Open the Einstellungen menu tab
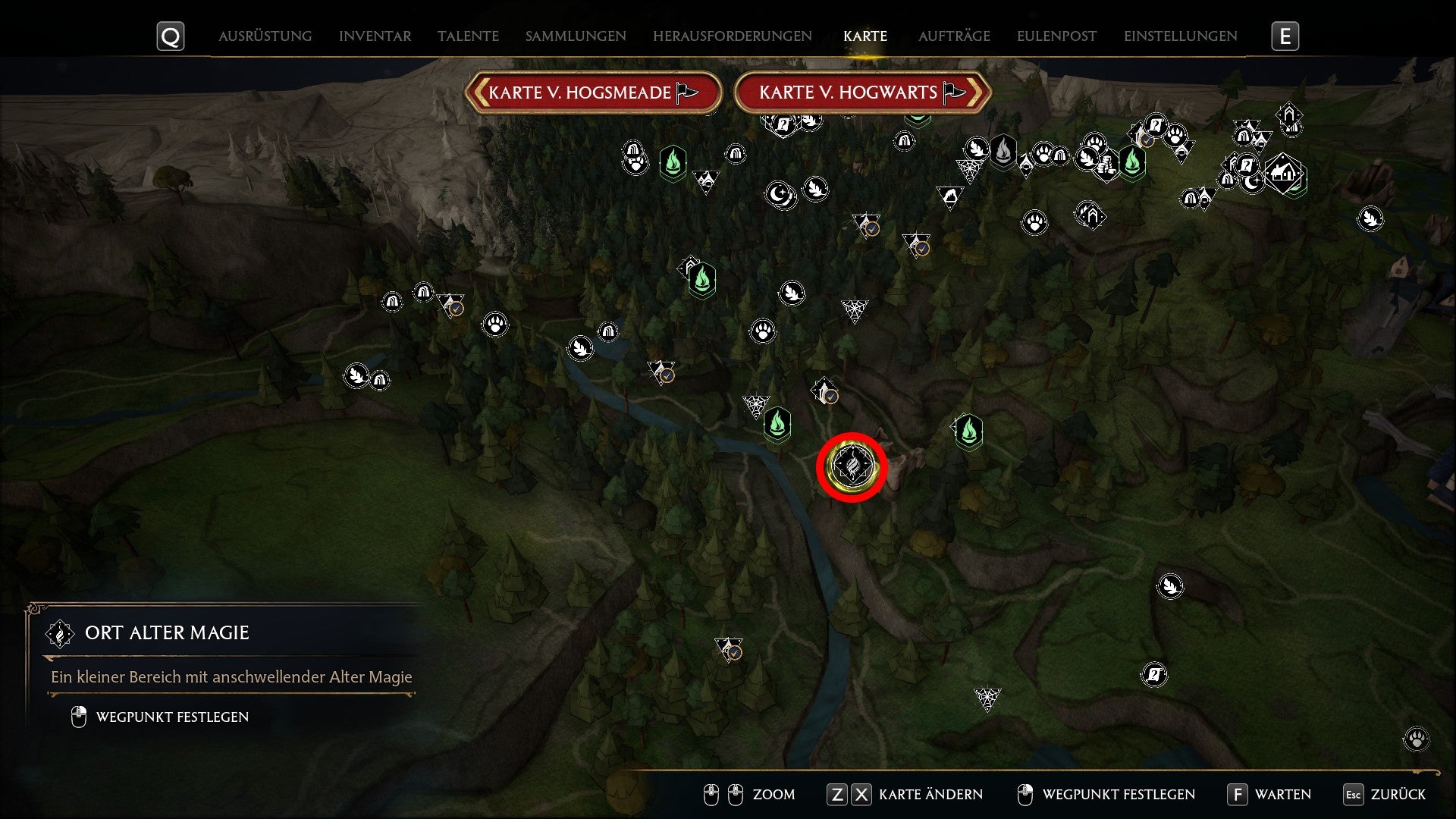Screen dimensions: 1456x819 (1180, 36)
